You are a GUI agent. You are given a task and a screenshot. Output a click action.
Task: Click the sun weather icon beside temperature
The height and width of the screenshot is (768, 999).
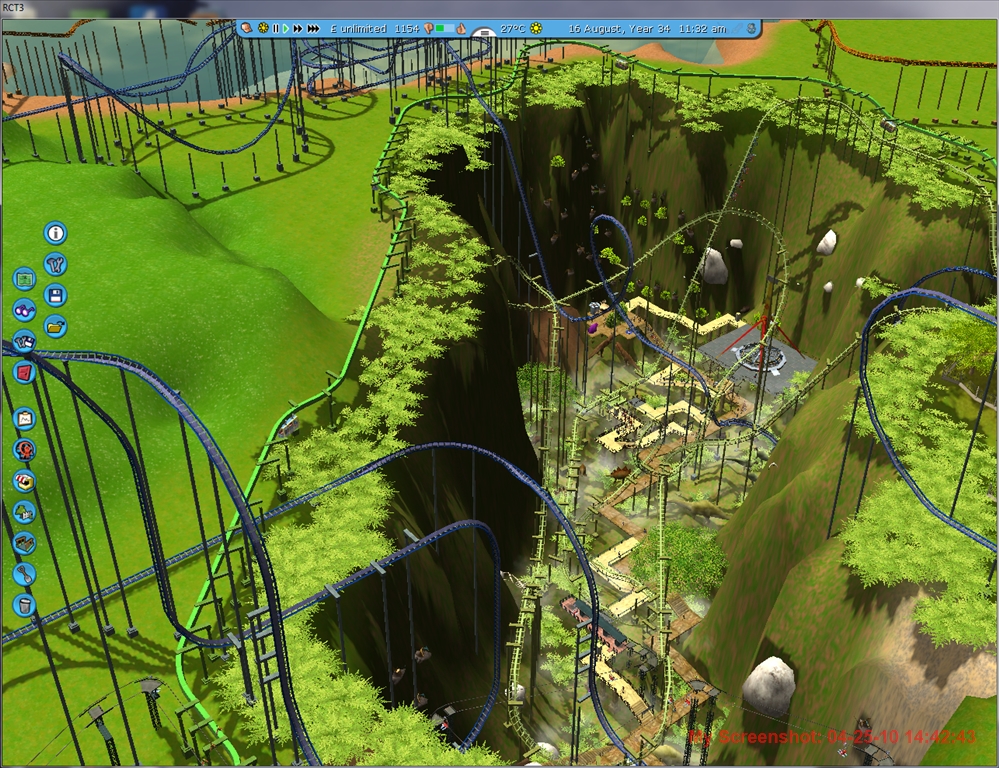(536, 29)
